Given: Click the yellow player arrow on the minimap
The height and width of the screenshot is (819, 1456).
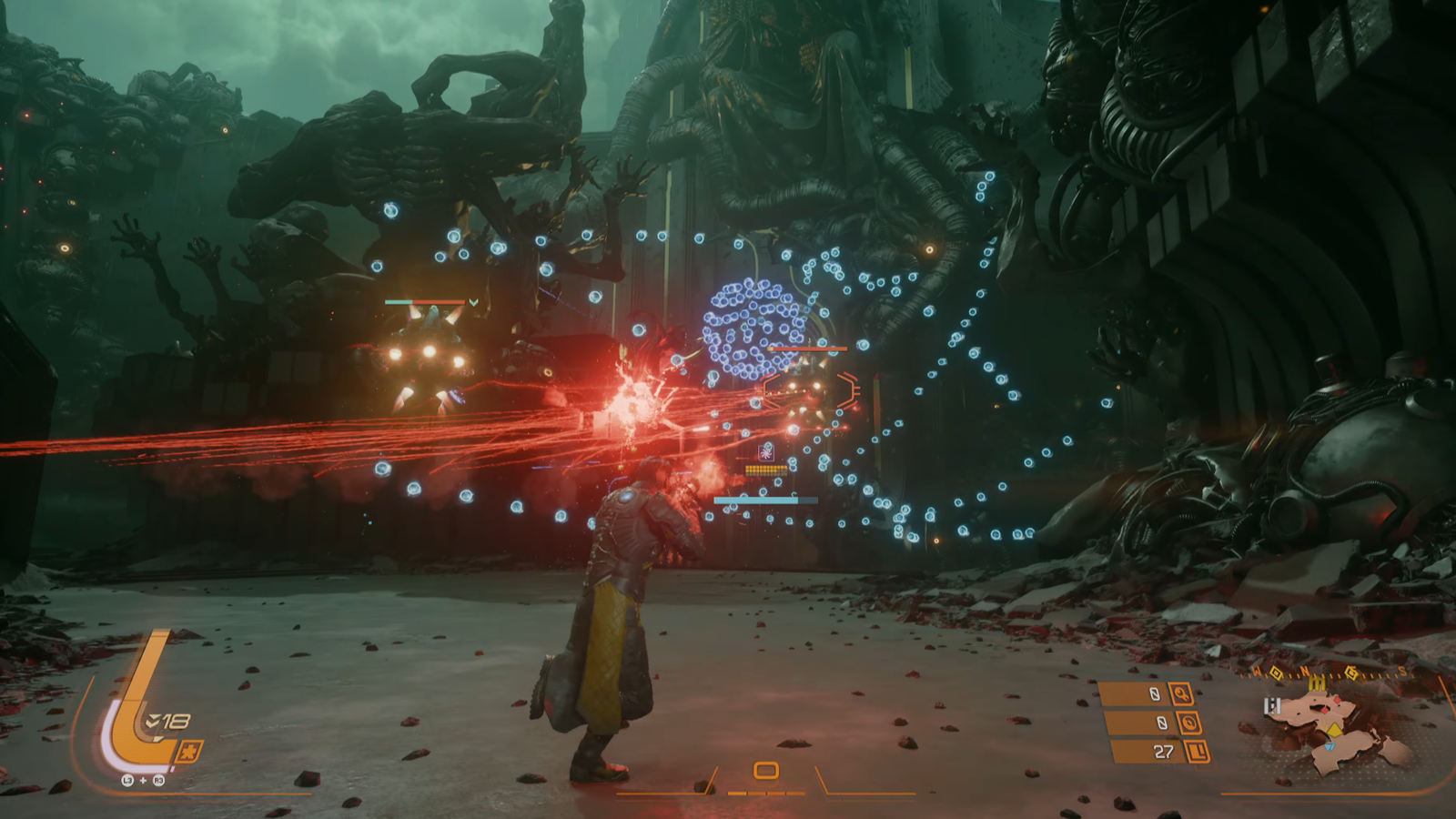Looking at the screenshot, I should pos(1335,729).
